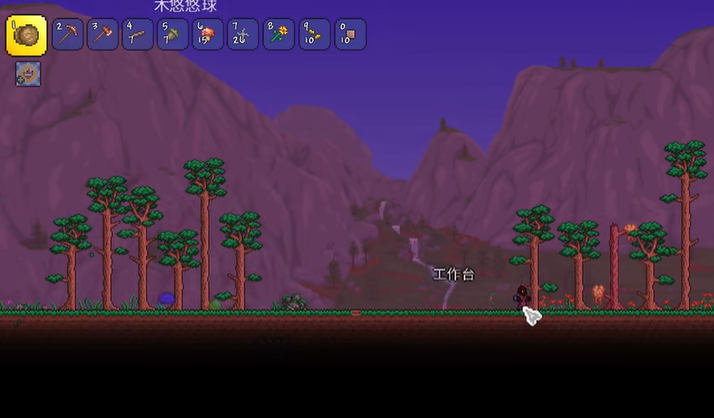Select the slot 7 item stack
The width and height of the screenshot is (714, 418).
tap(243, 34)
